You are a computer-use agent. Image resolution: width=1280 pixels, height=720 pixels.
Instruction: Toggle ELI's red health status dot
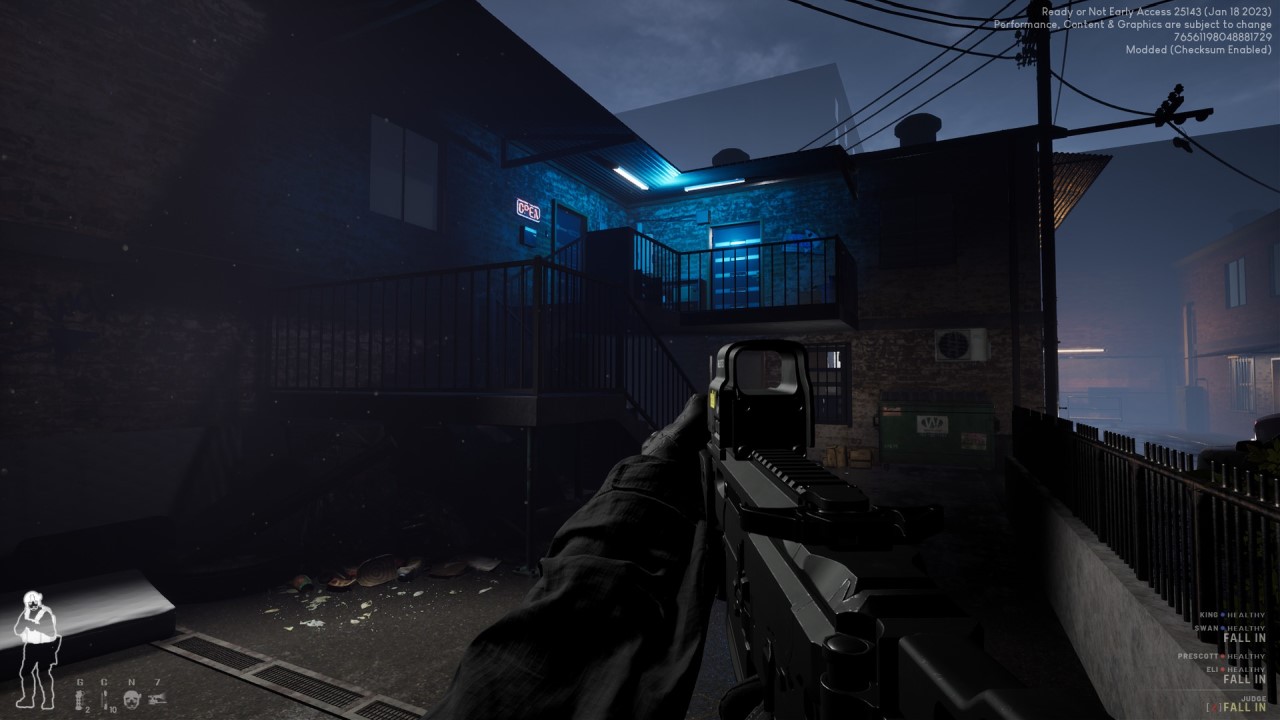pos(1223,669)
